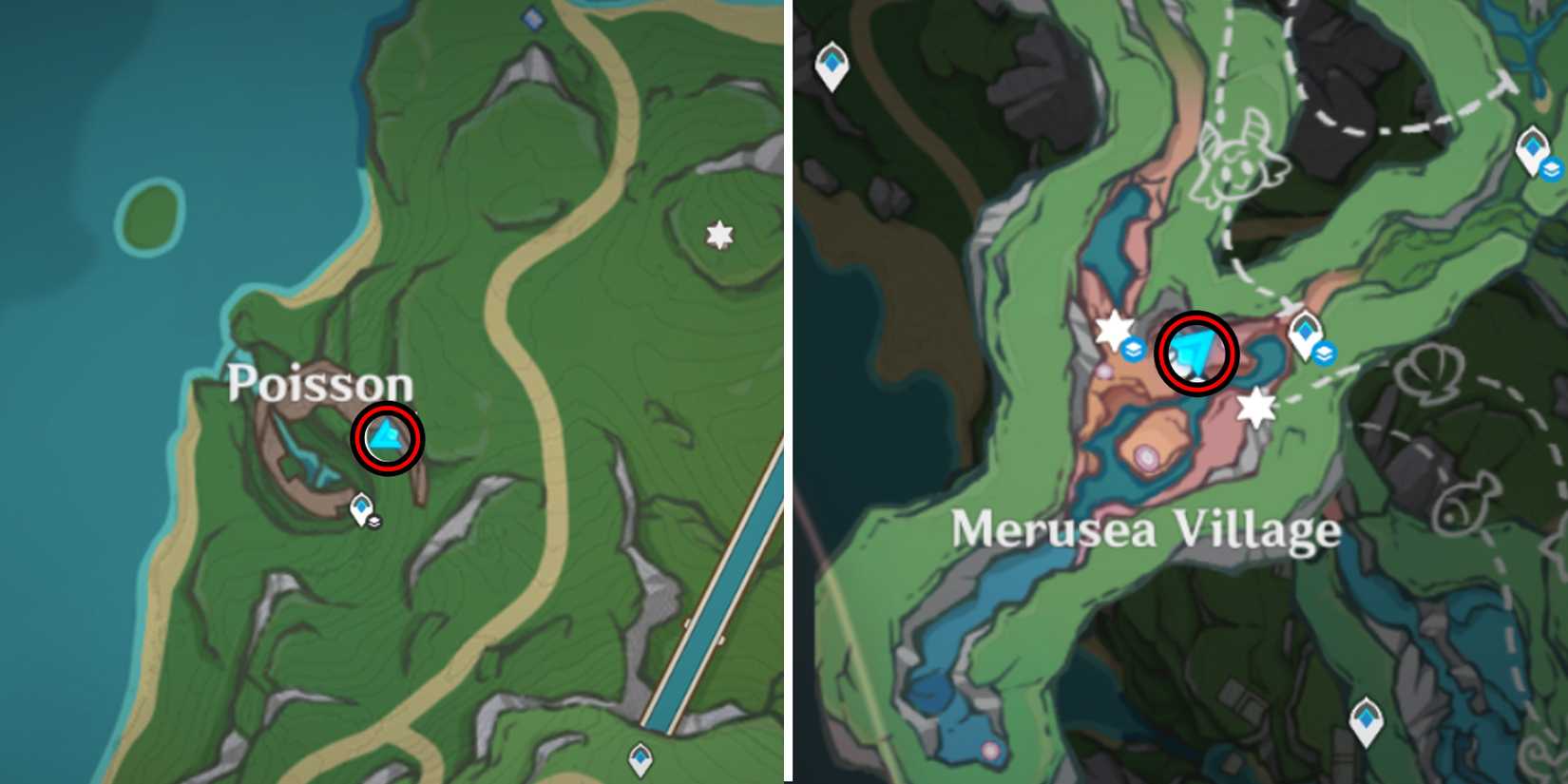Click the star marker southeast of the player arrow

click(1256, 409)
